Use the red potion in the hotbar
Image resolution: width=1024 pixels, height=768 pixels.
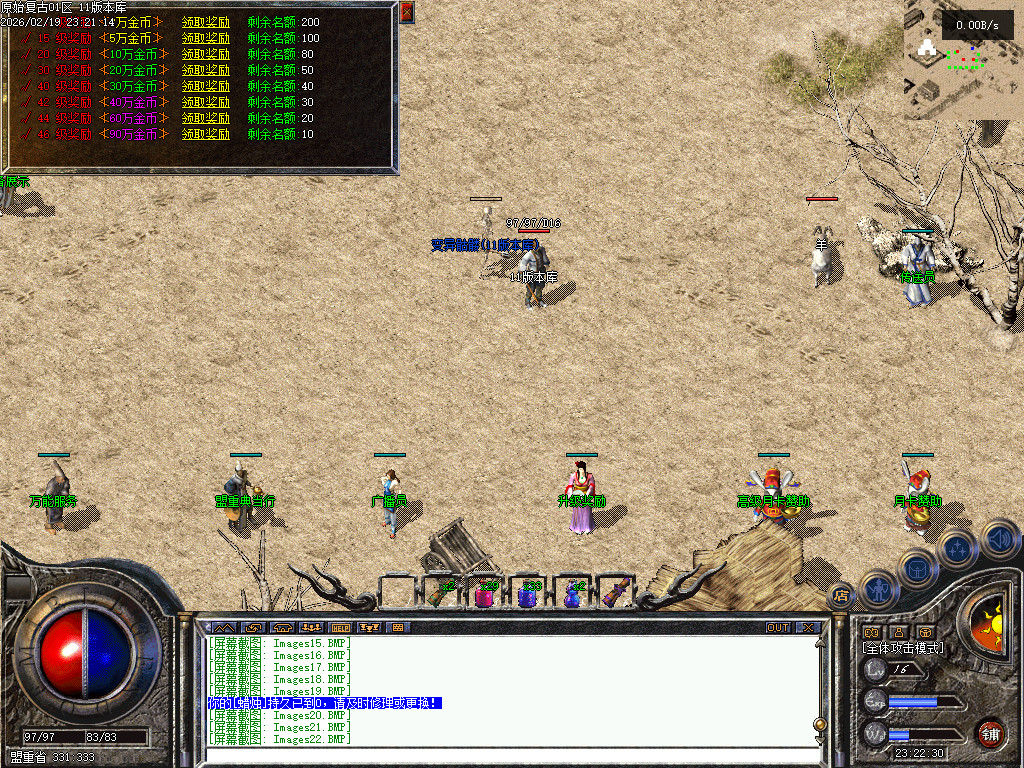pos(485,595)
